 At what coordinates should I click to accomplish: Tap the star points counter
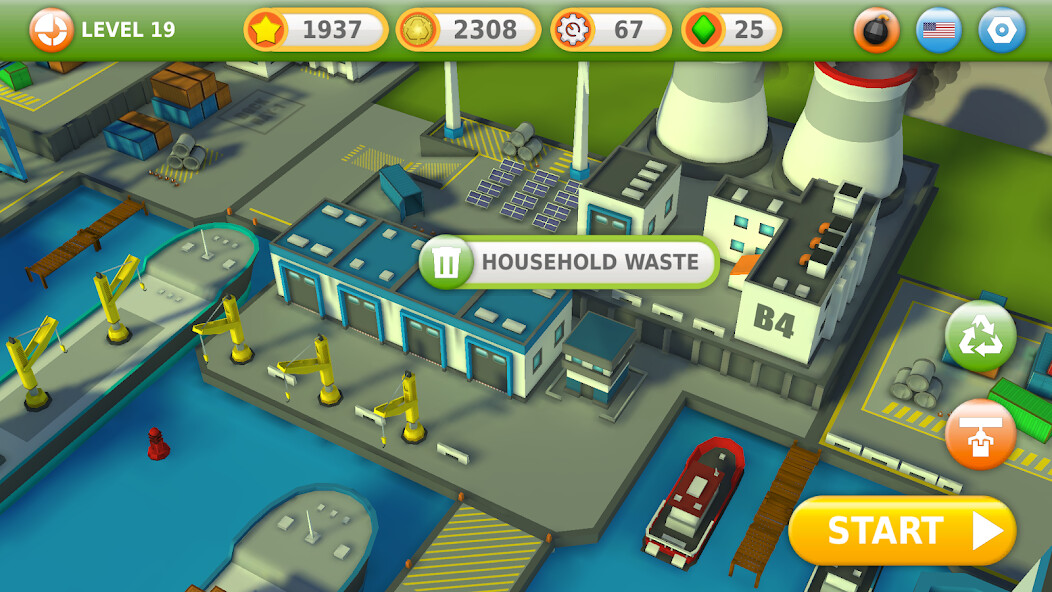316,30
